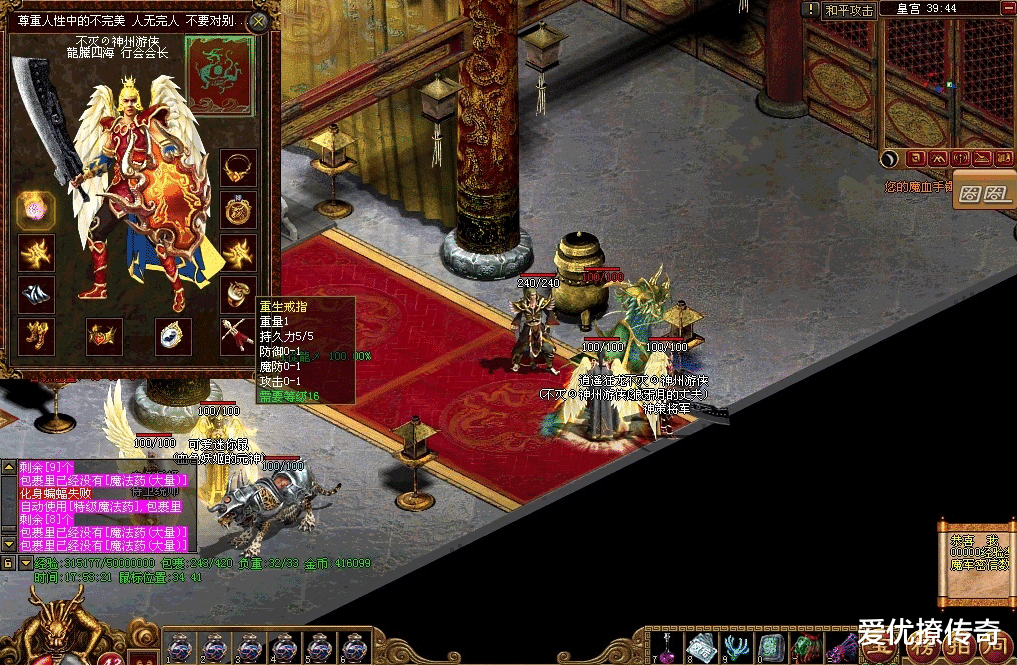1017x665 pixels.
Task: Toggle the 和平攻击 attack mode
Action: click(x=850, y=10)
